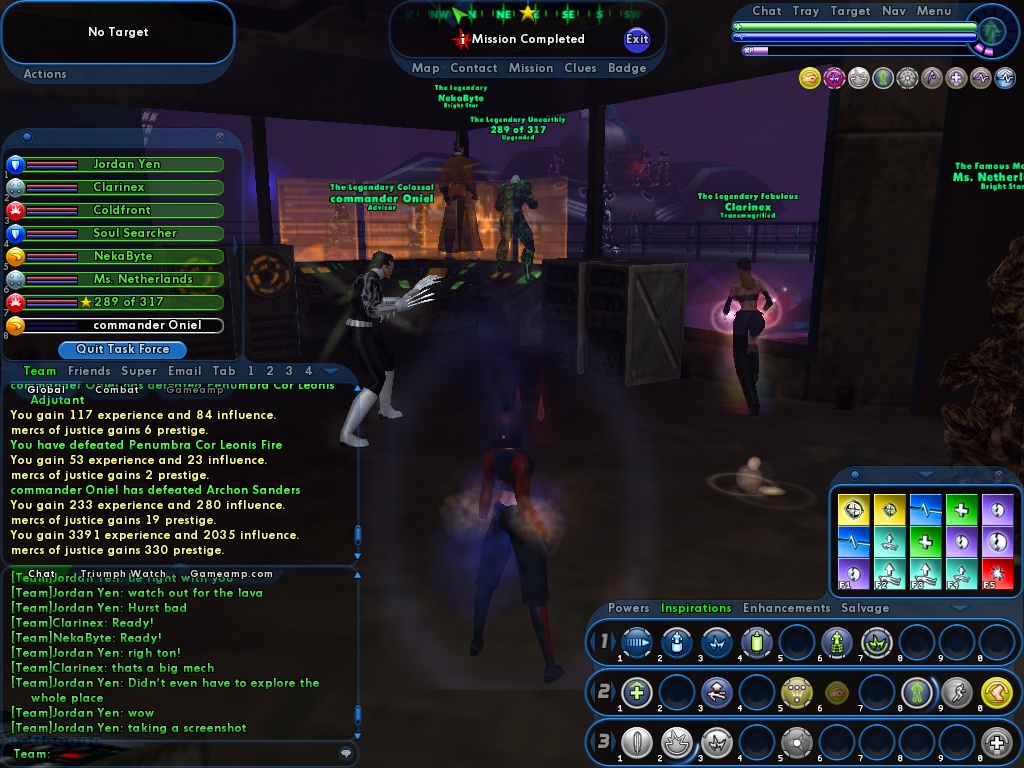The height and width of the screenshot is (768, 1024).
Task: Click the Exit mission button
Action: (637, 39)
